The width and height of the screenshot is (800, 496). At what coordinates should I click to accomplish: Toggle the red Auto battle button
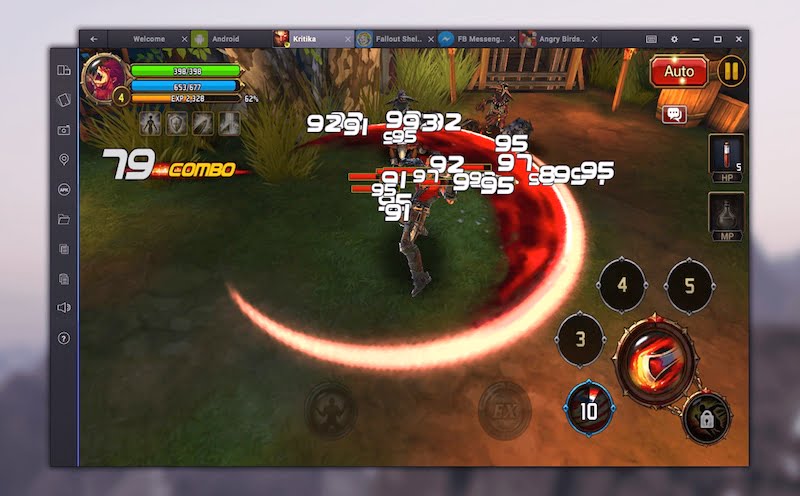[x=679, y=72]
